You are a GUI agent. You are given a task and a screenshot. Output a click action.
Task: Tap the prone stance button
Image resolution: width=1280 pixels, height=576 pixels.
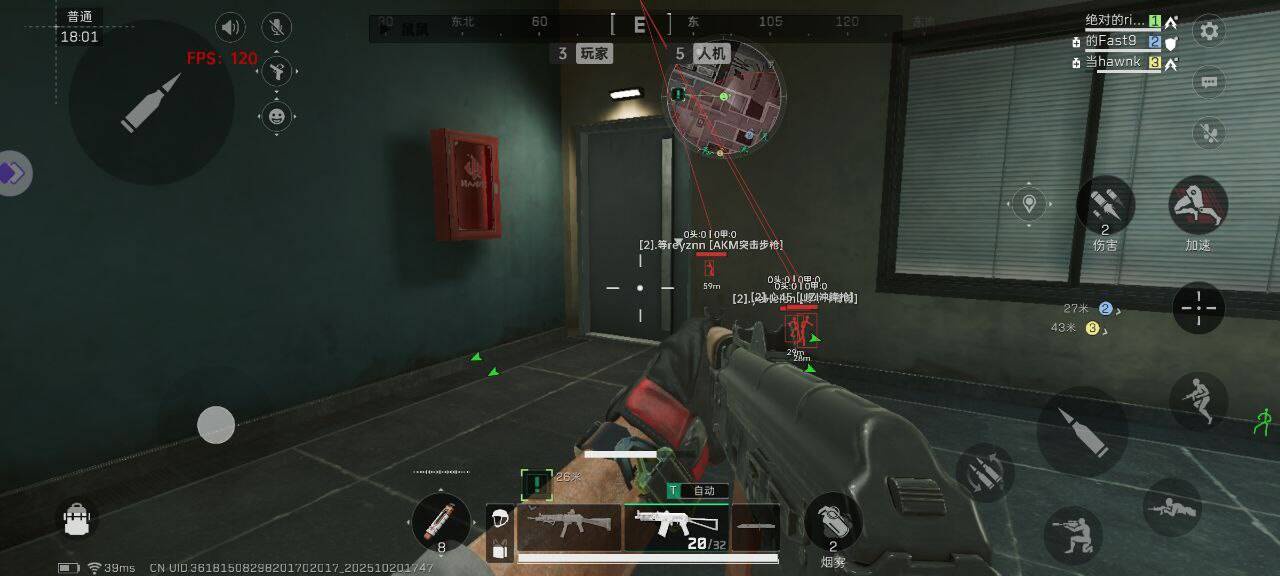click(1171, 507)
